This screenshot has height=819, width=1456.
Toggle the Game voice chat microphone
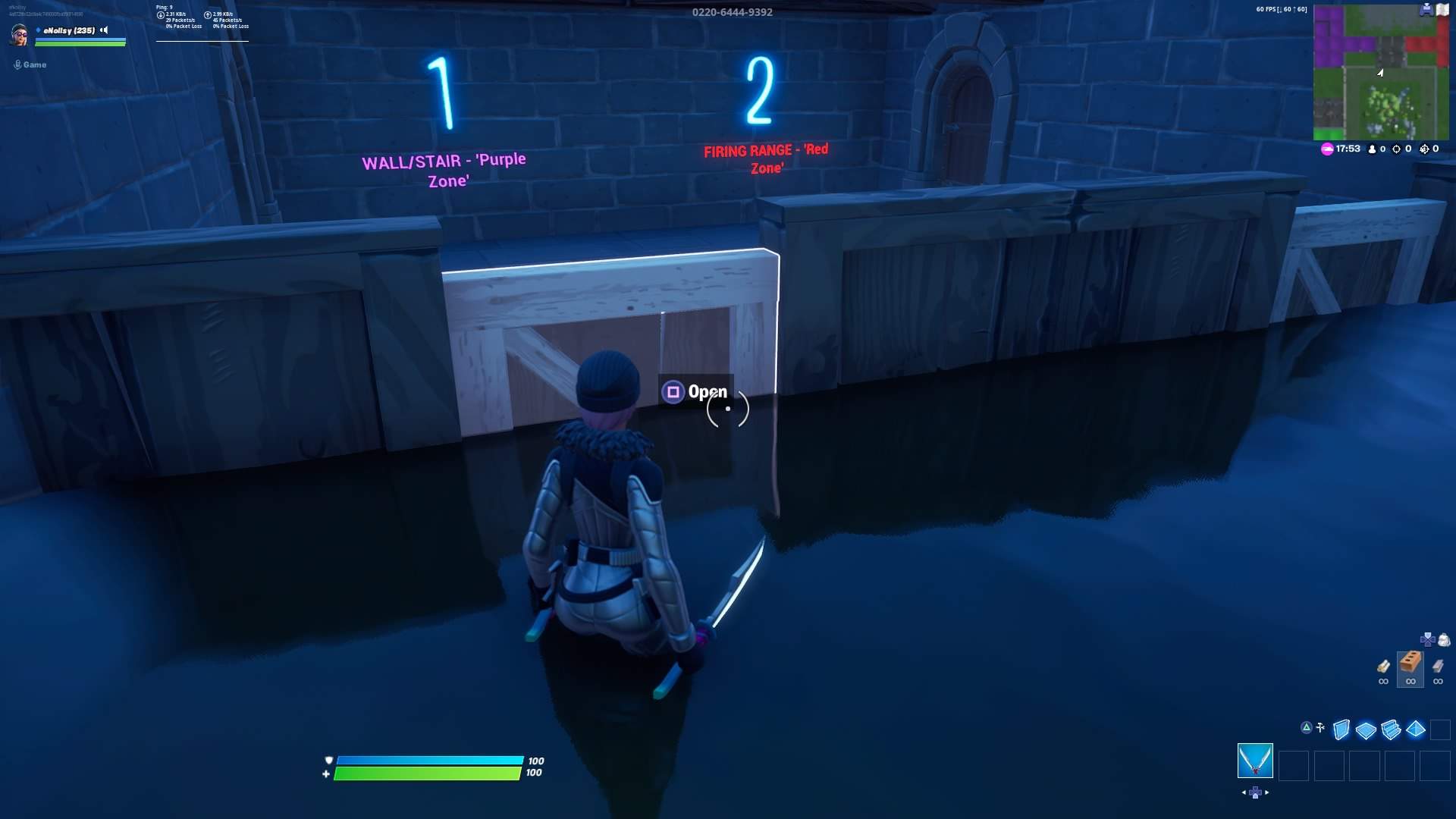click(x=17, y=64)
